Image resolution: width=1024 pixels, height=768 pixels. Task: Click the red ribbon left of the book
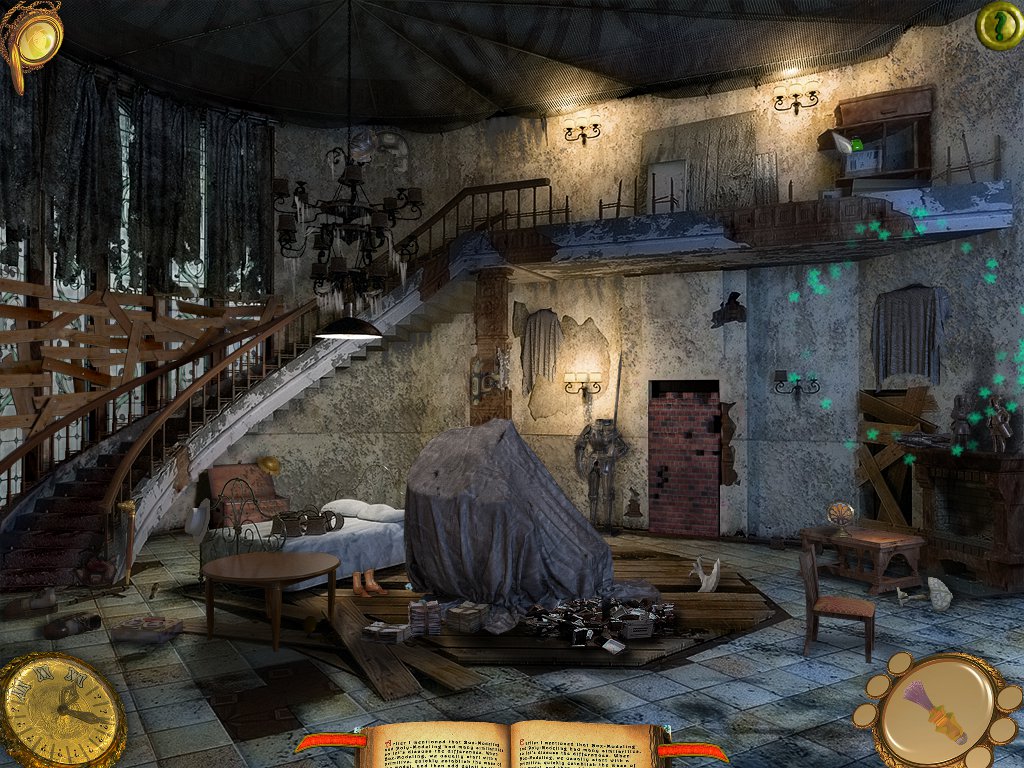[x=330, y=743]
